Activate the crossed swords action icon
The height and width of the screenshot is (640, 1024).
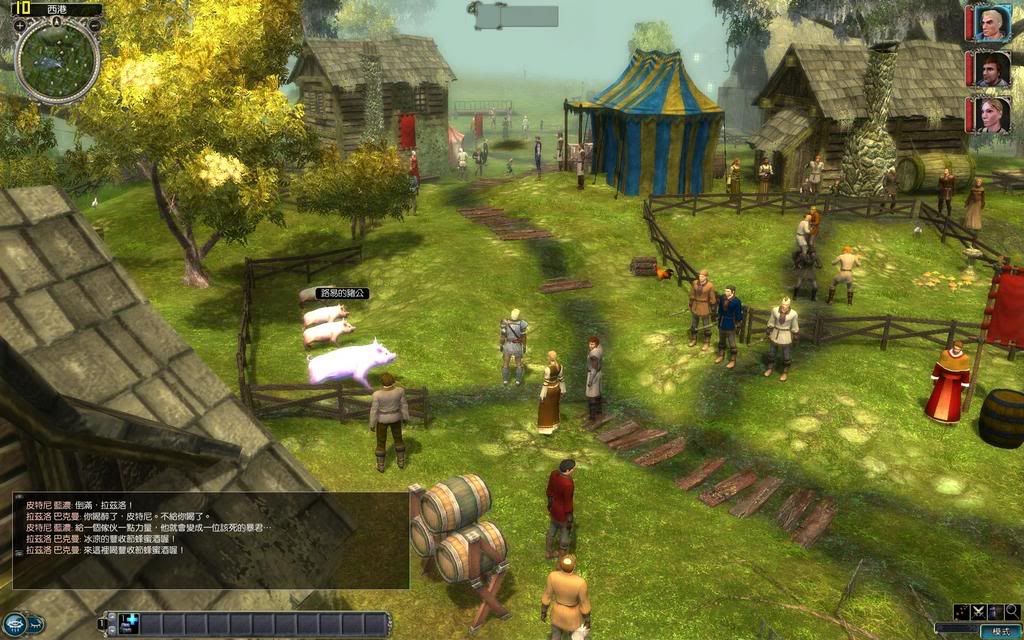point(978,611)
